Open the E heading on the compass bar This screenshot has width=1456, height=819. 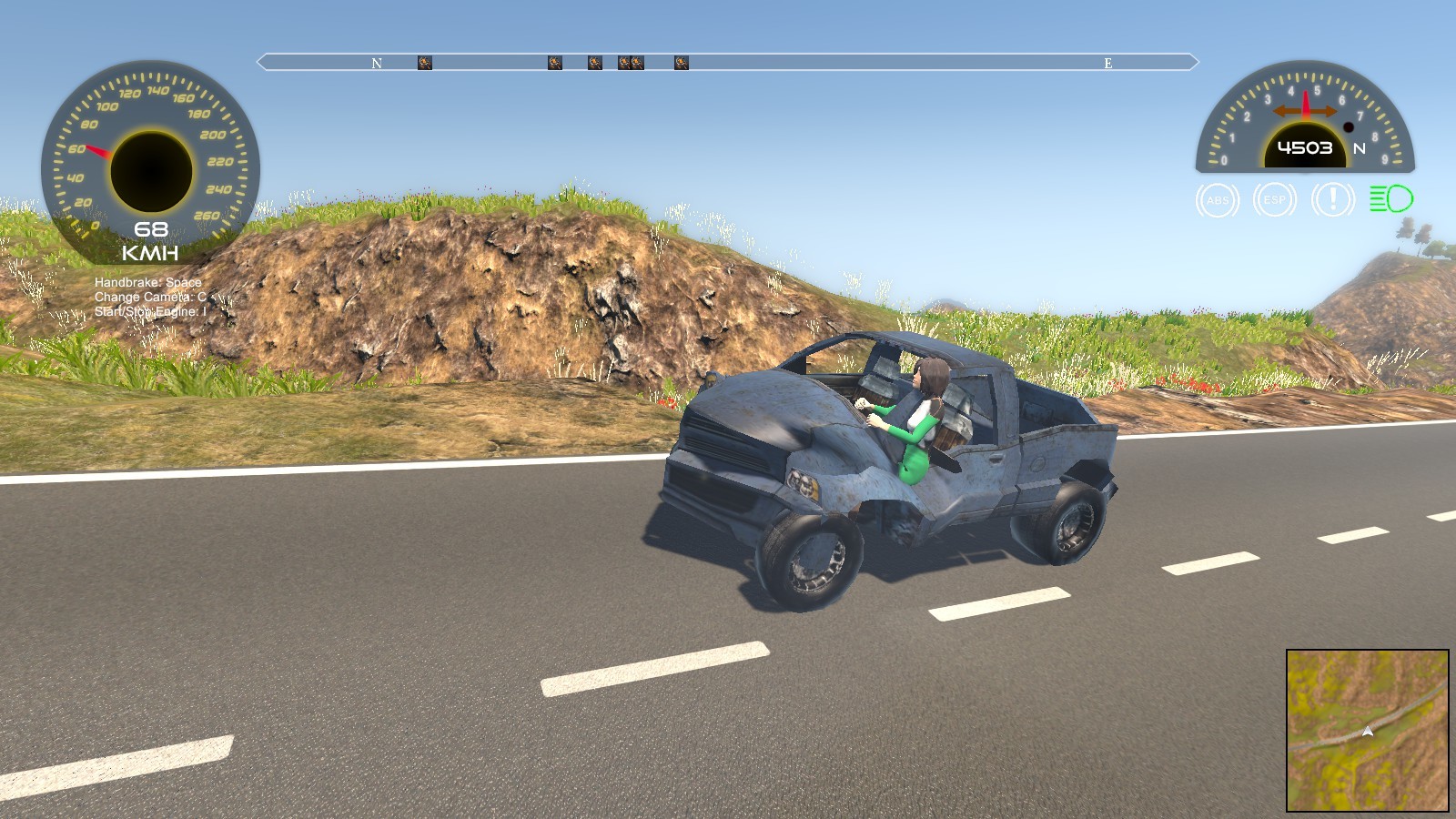pyautogui.click(x=1107, y=64)
